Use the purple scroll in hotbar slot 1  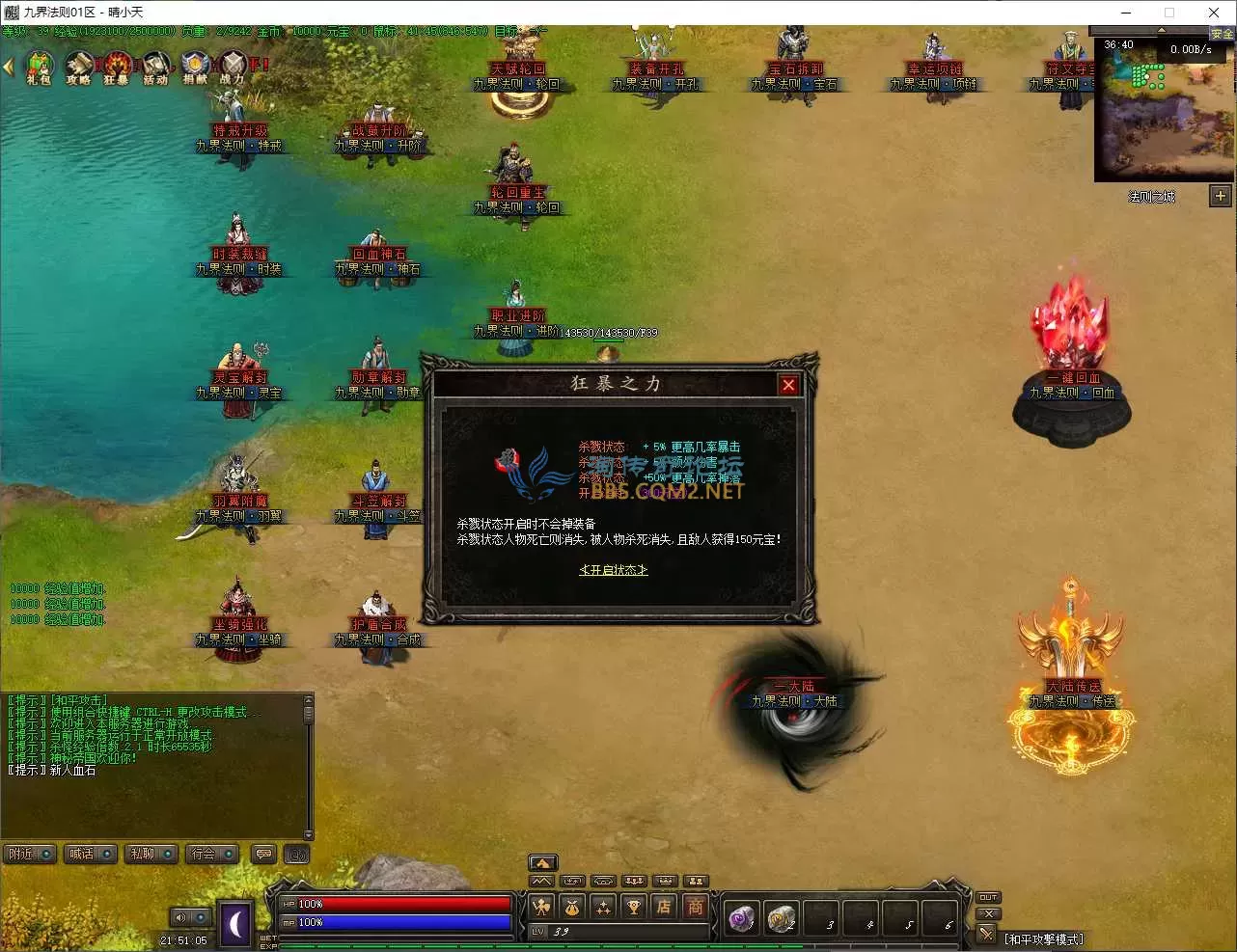tap(741, 919)
